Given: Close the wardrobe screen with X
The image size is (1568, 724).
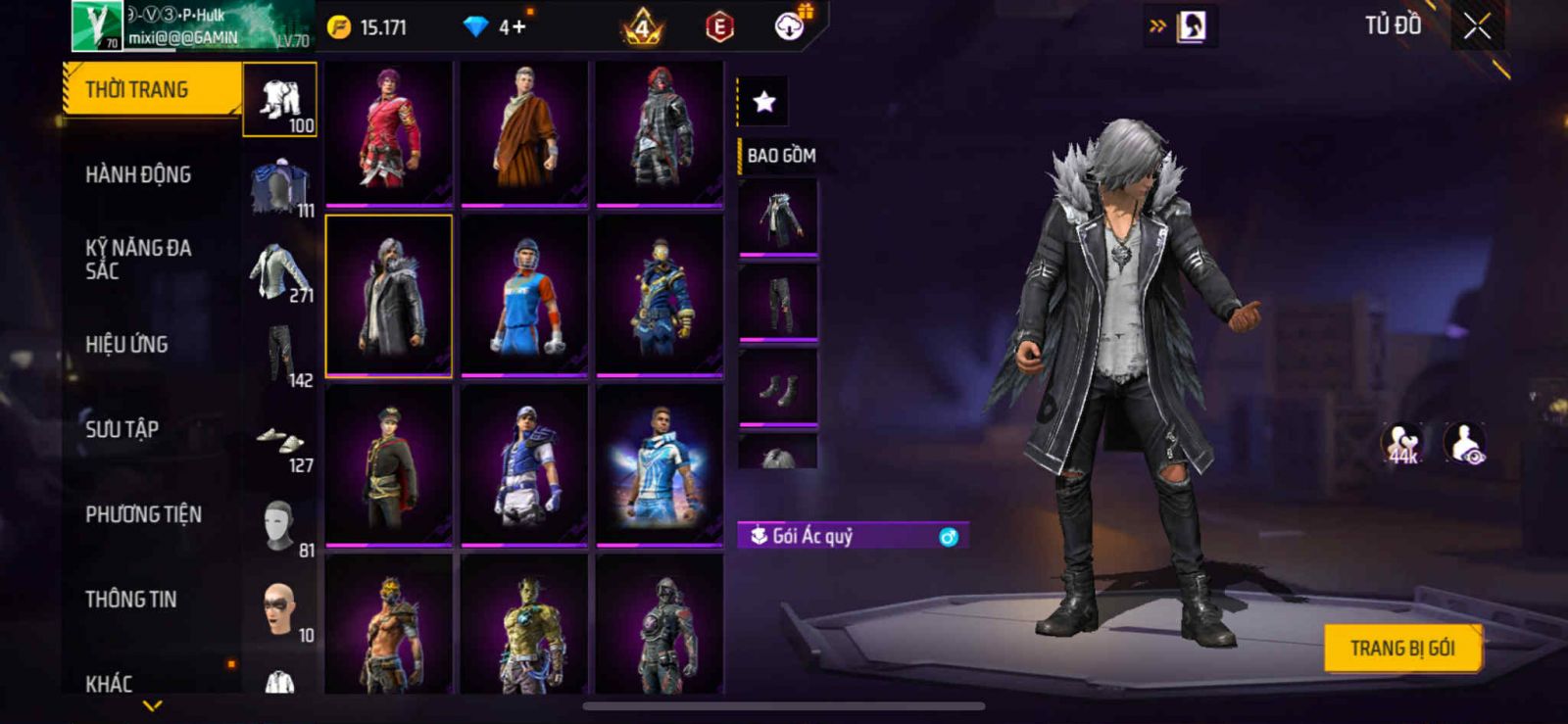Looking at the screenshot, I should coord(1477,27).
